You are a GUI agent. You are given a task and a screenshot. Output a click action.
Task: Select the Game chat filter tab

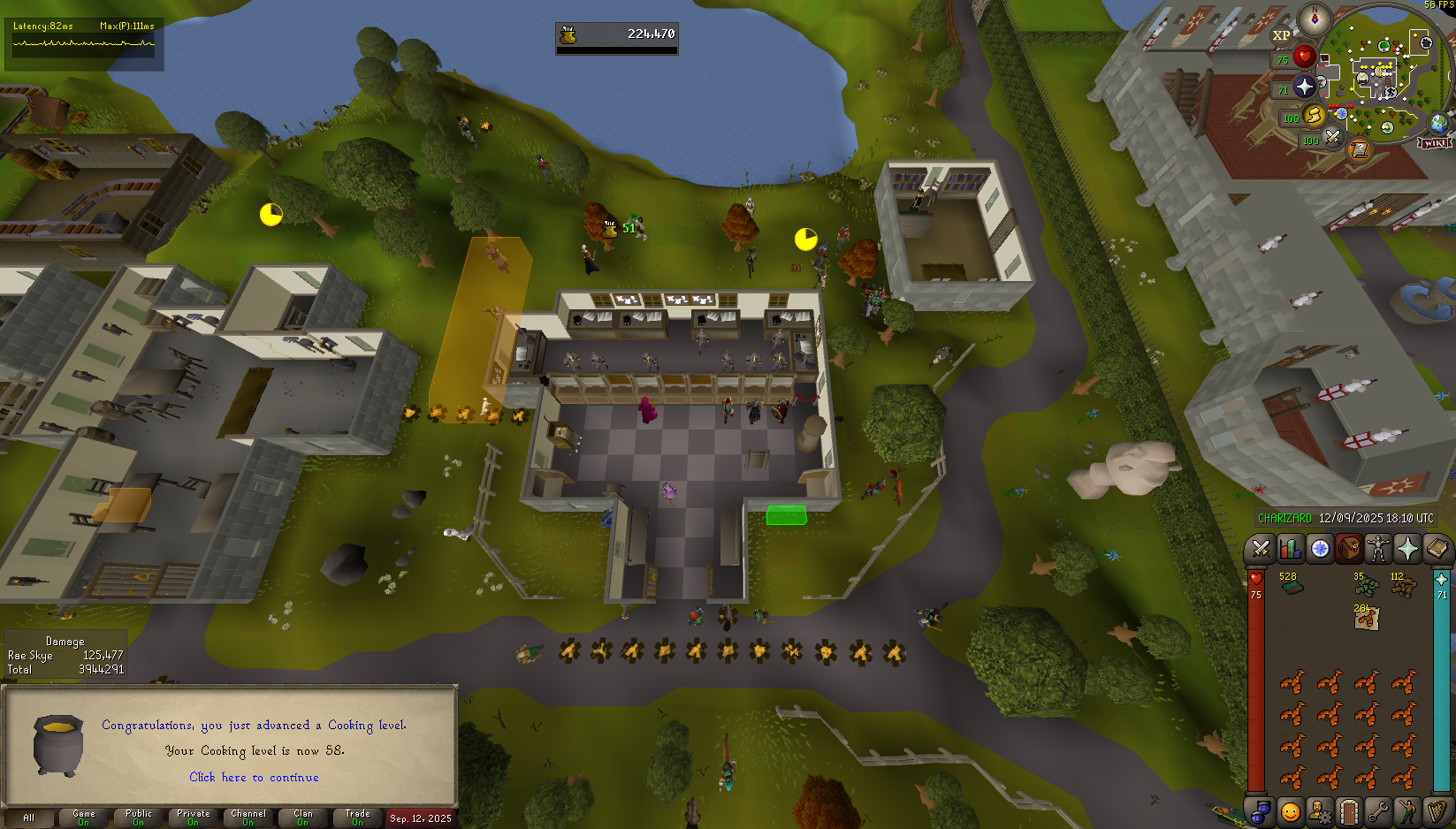coord(84,818)
